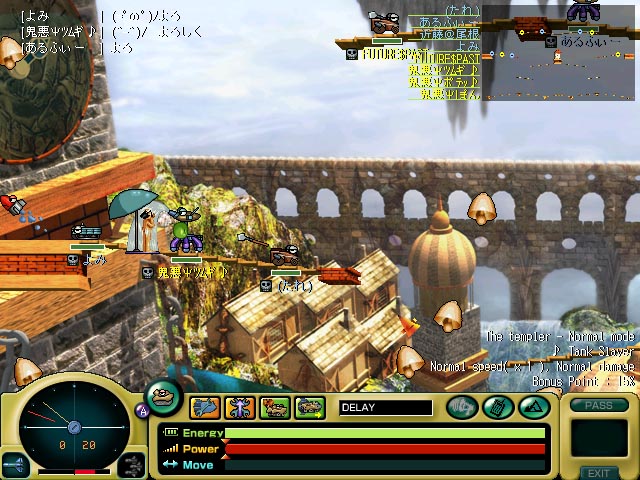Click the speaker icon beside the angle gauge
640x480 pixels.
coord(15,464)
